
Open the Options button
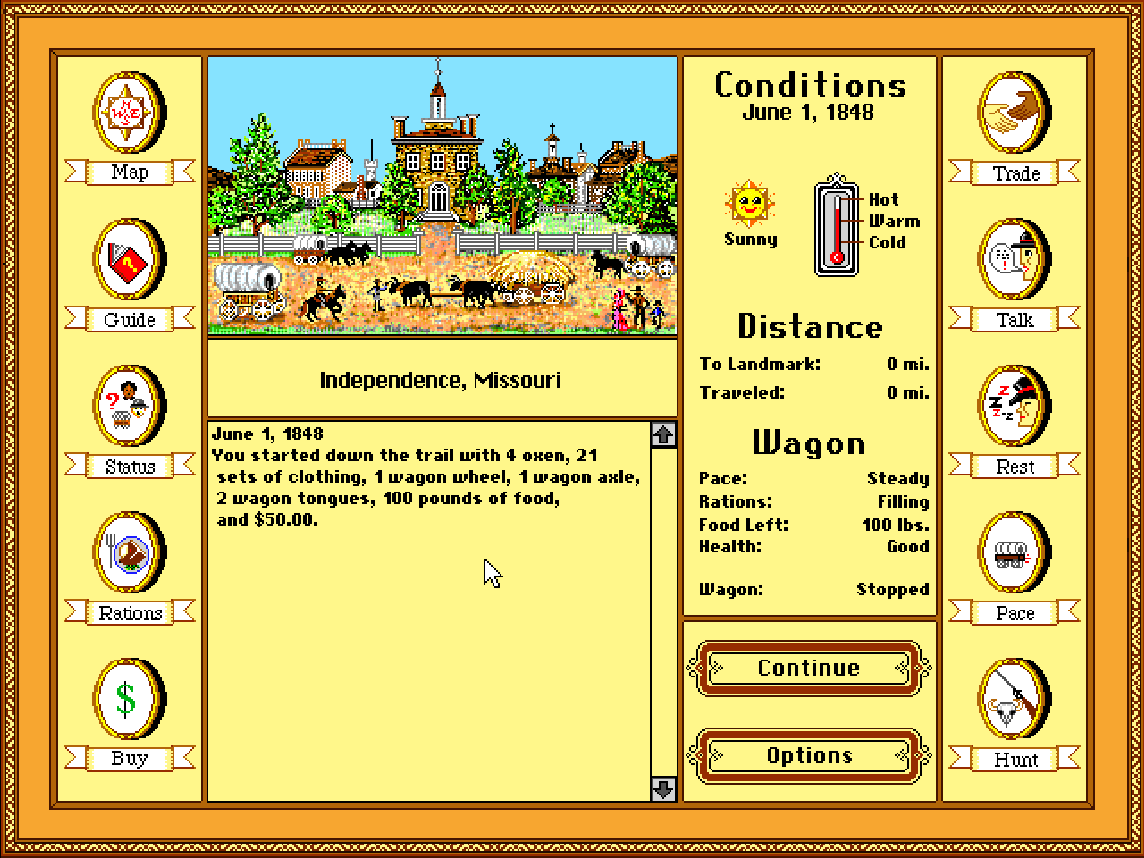pyautogui.click(x=808, y=756)
